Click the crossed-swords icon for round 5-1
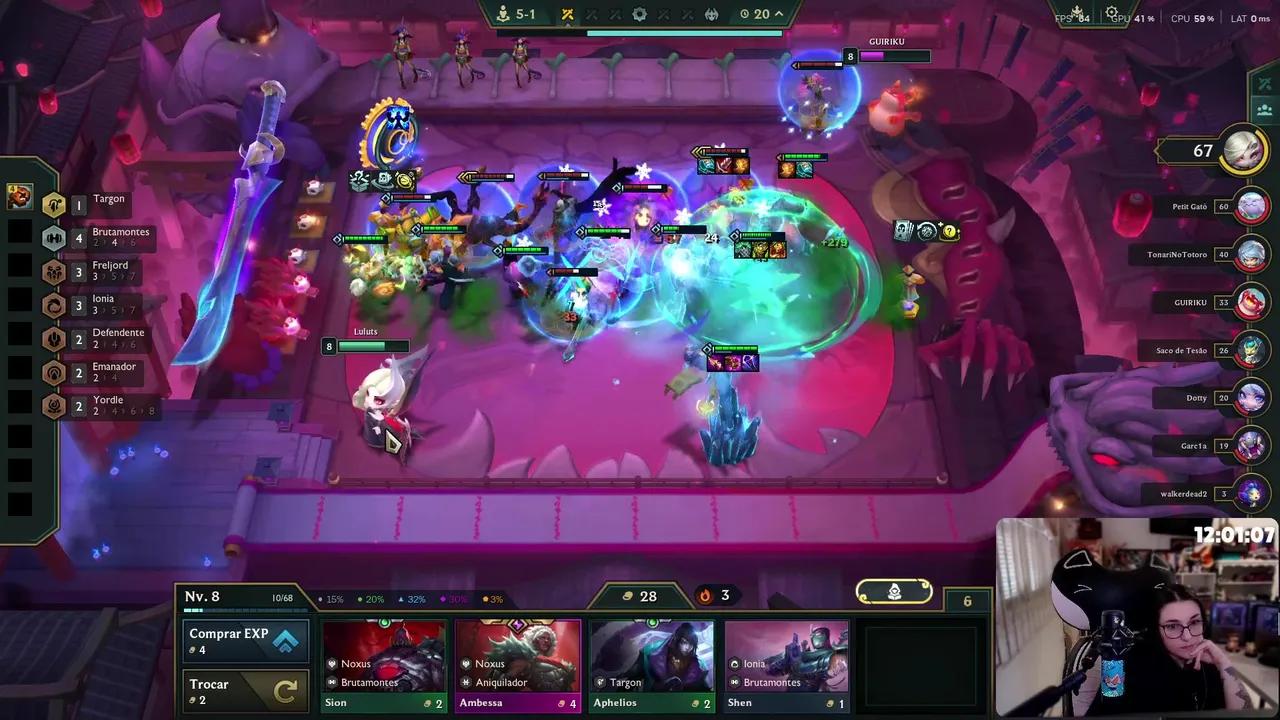The image size is (1280, 720). pos(567,14)
